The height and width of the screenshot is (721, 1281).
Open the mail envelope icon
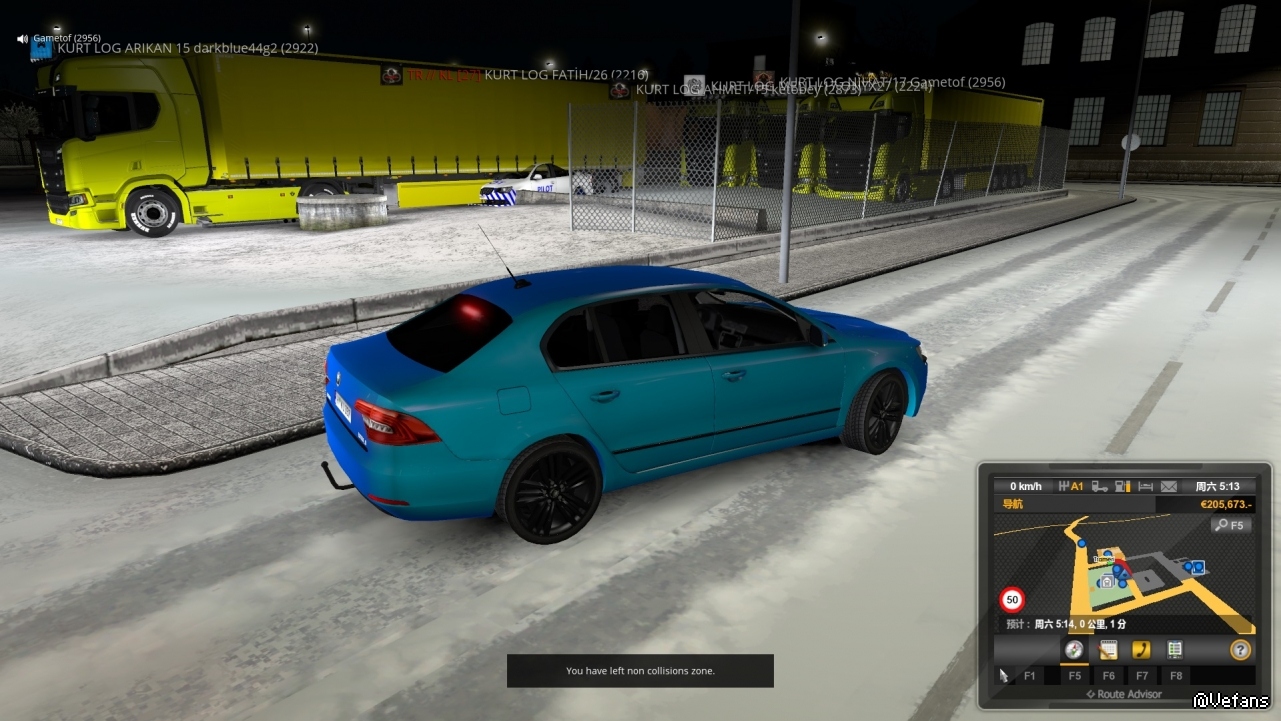tap(1169, 487)
